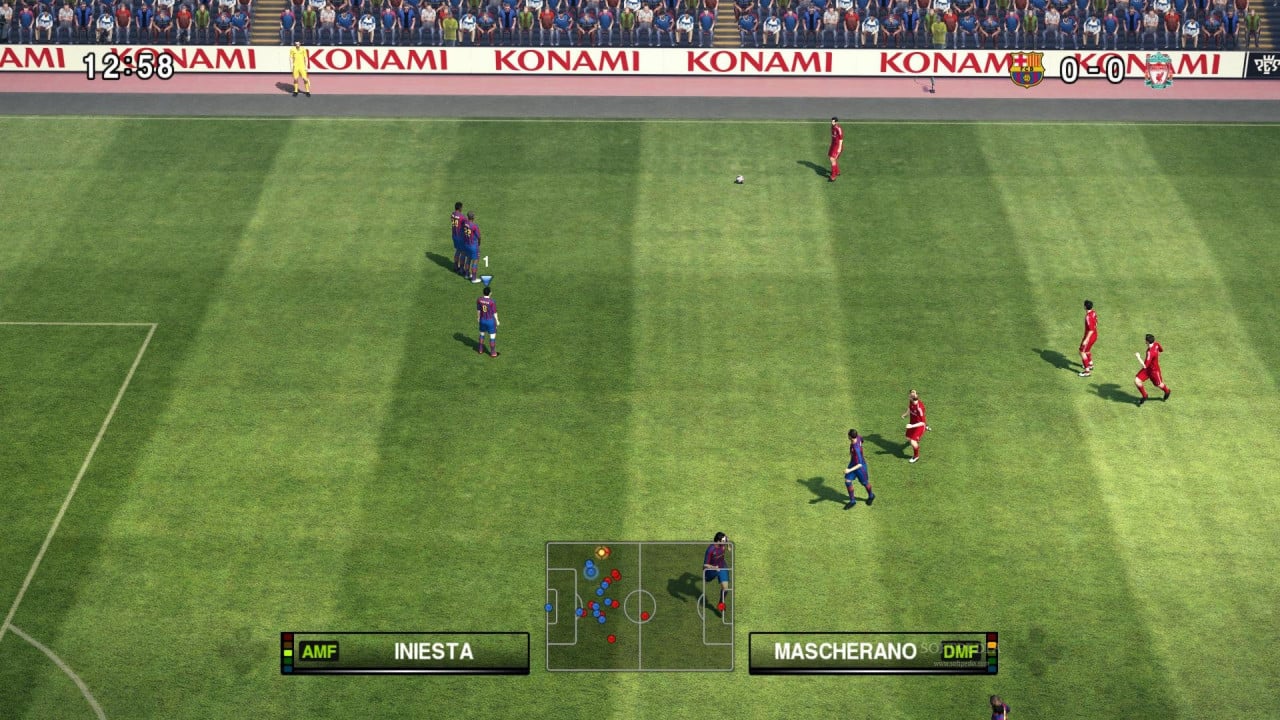Click Iniesta's green stamina gauge

coord(288,651)
